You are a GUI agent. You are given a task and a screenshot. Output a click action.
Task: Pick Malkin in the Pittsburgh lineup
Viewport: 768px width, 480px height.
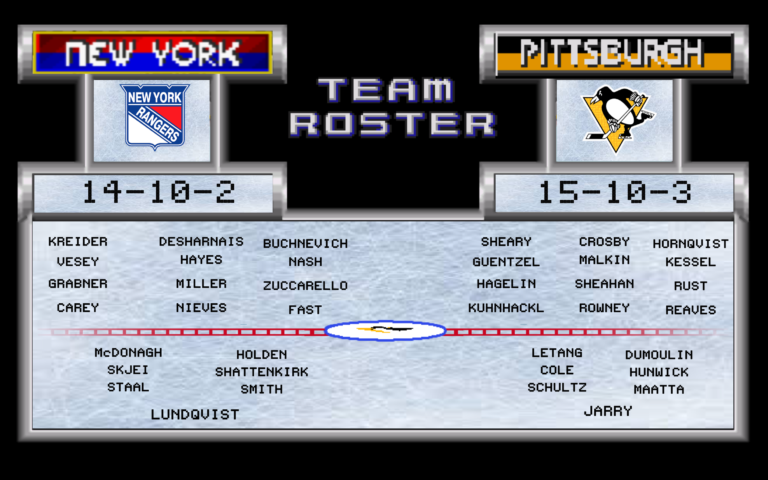pyautogui.click(x=604, y=260)
